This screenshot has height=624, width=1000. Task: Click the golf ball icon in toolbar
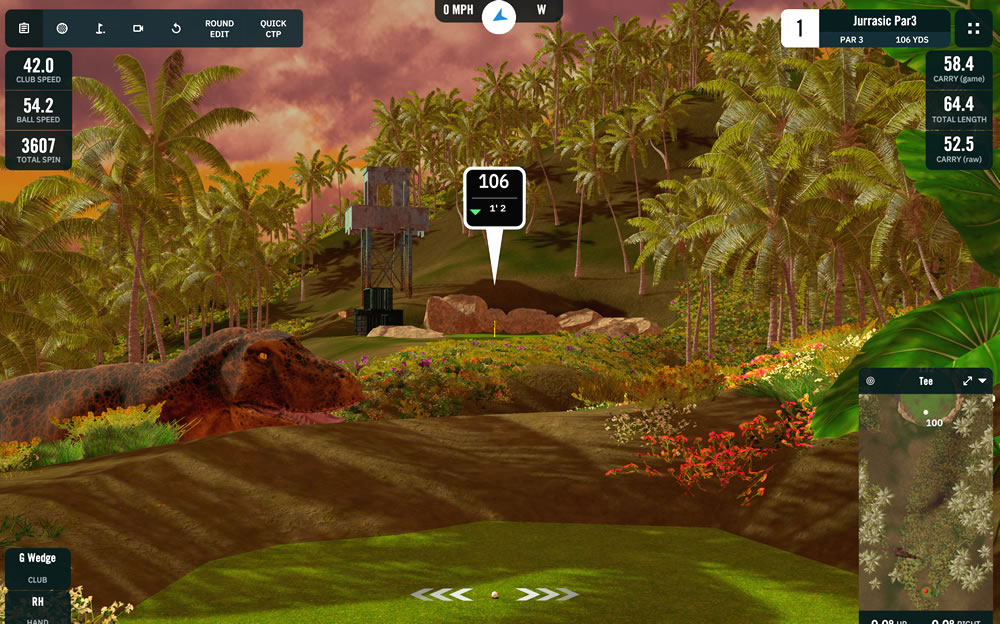tap(62, 29)
